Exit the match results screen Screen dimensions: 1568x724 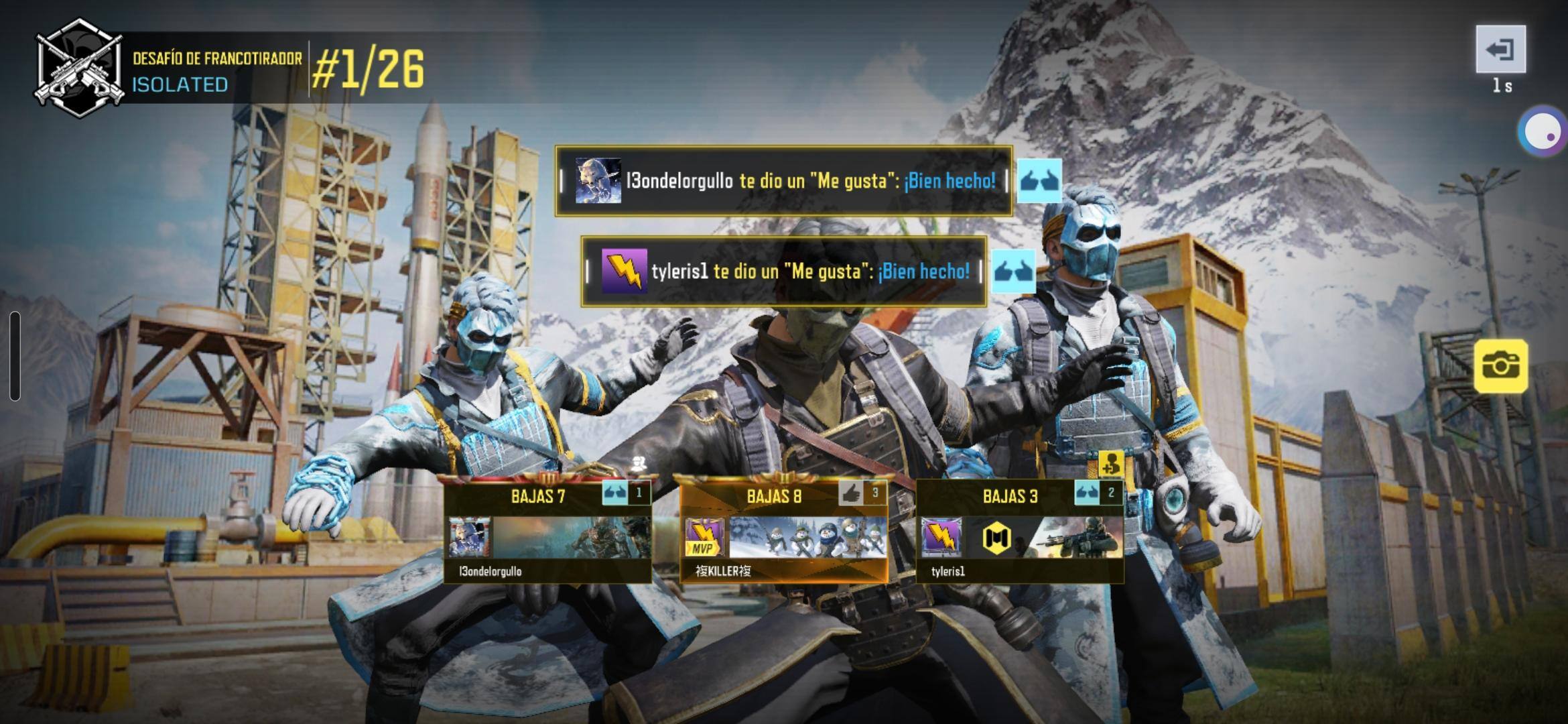(1500, 49)
